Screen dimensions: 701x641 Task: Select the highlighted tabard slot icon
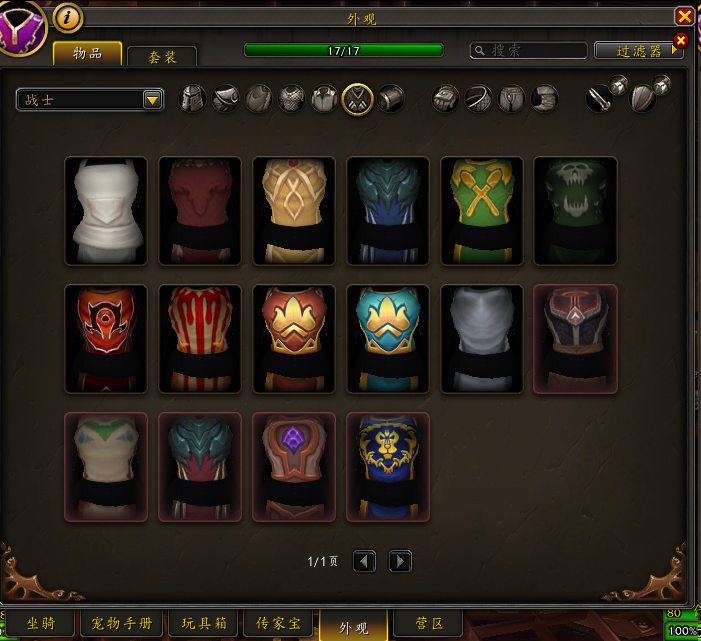pos(358,98)
